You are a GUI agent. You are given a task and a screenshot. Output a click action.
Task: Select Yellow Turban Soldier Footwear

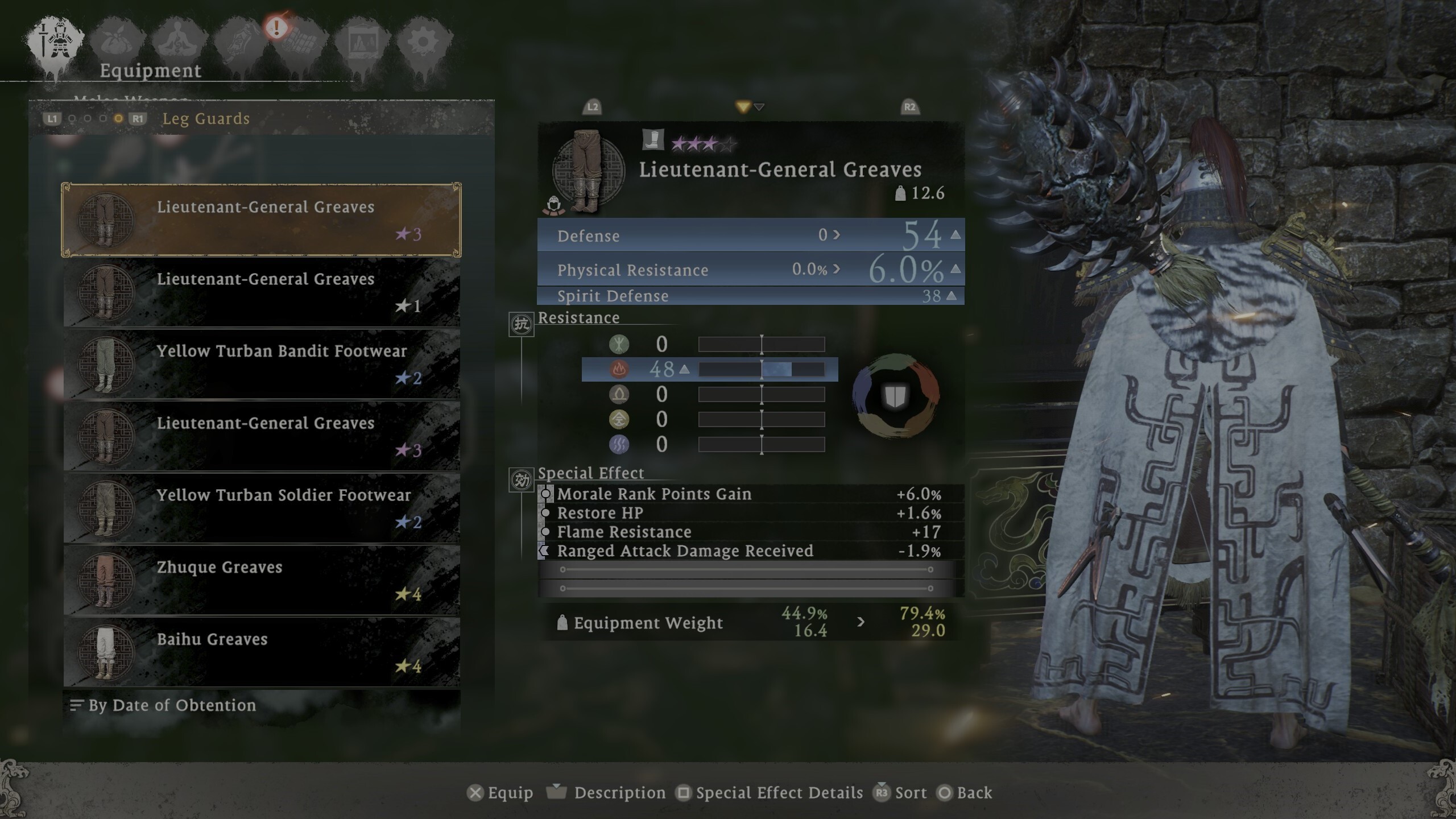262,508
